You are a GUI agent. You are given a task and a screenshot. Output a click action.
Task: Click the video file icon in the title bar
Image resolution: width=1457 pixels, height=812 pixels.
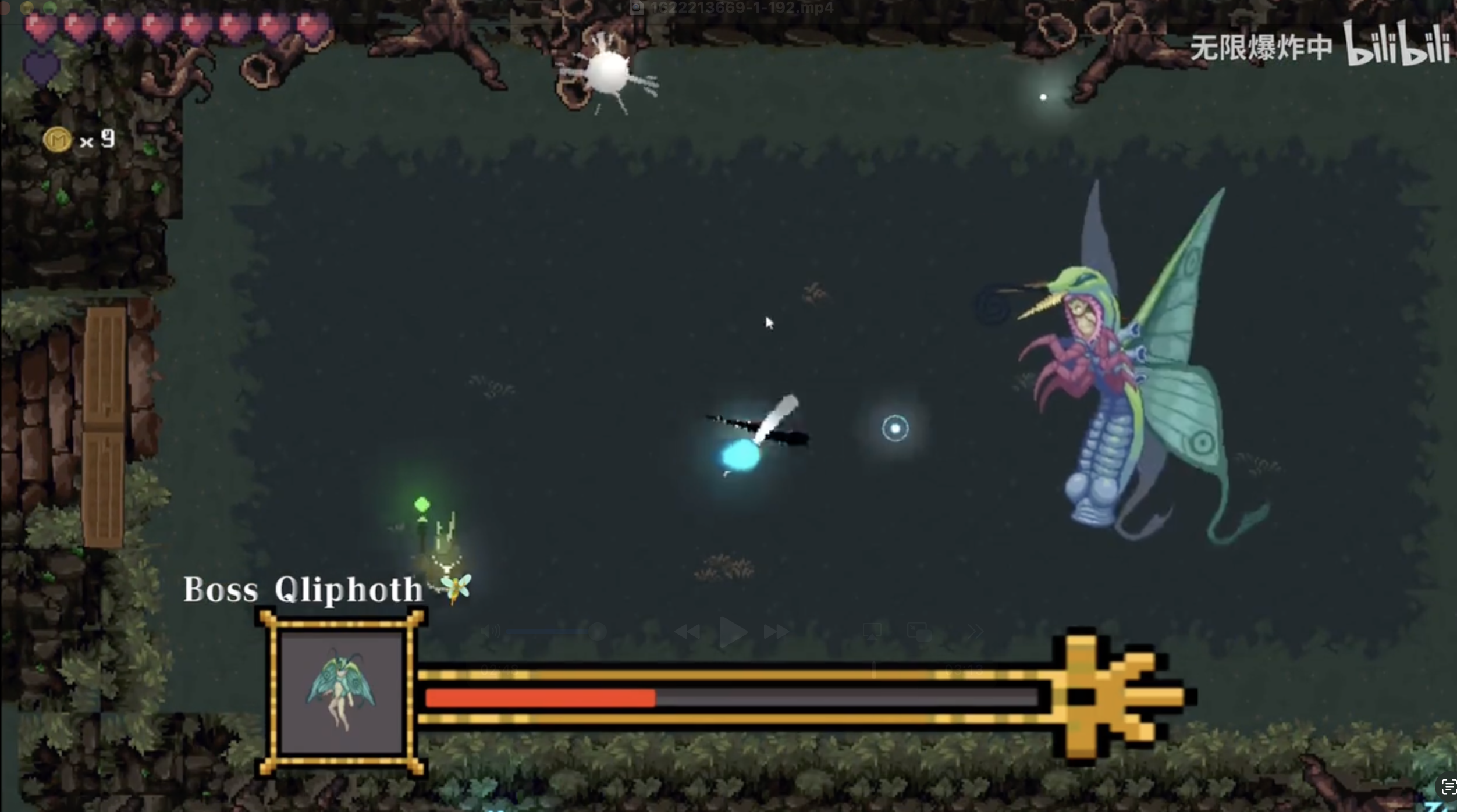pos(637,8)
